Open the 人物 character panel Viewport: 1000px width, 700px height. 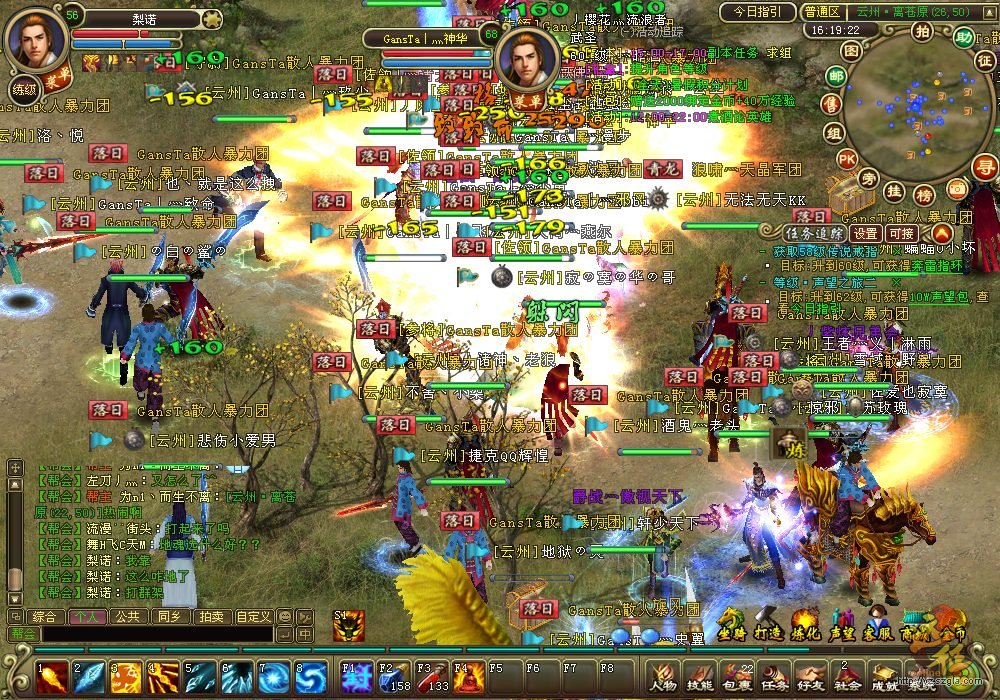coord(663,677)
